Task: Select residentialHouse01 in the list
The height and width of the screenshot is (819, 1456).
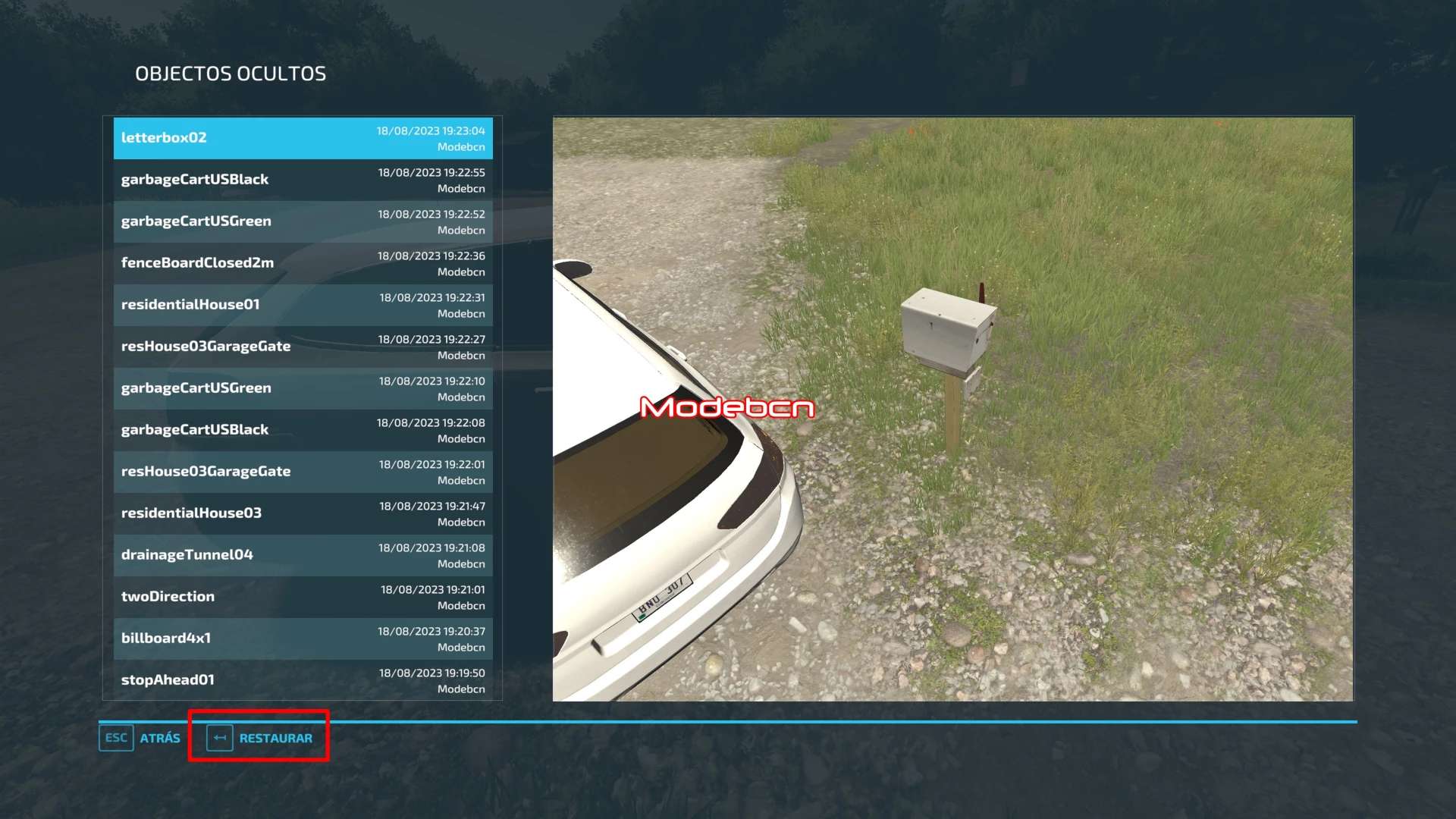Action: 303,305
